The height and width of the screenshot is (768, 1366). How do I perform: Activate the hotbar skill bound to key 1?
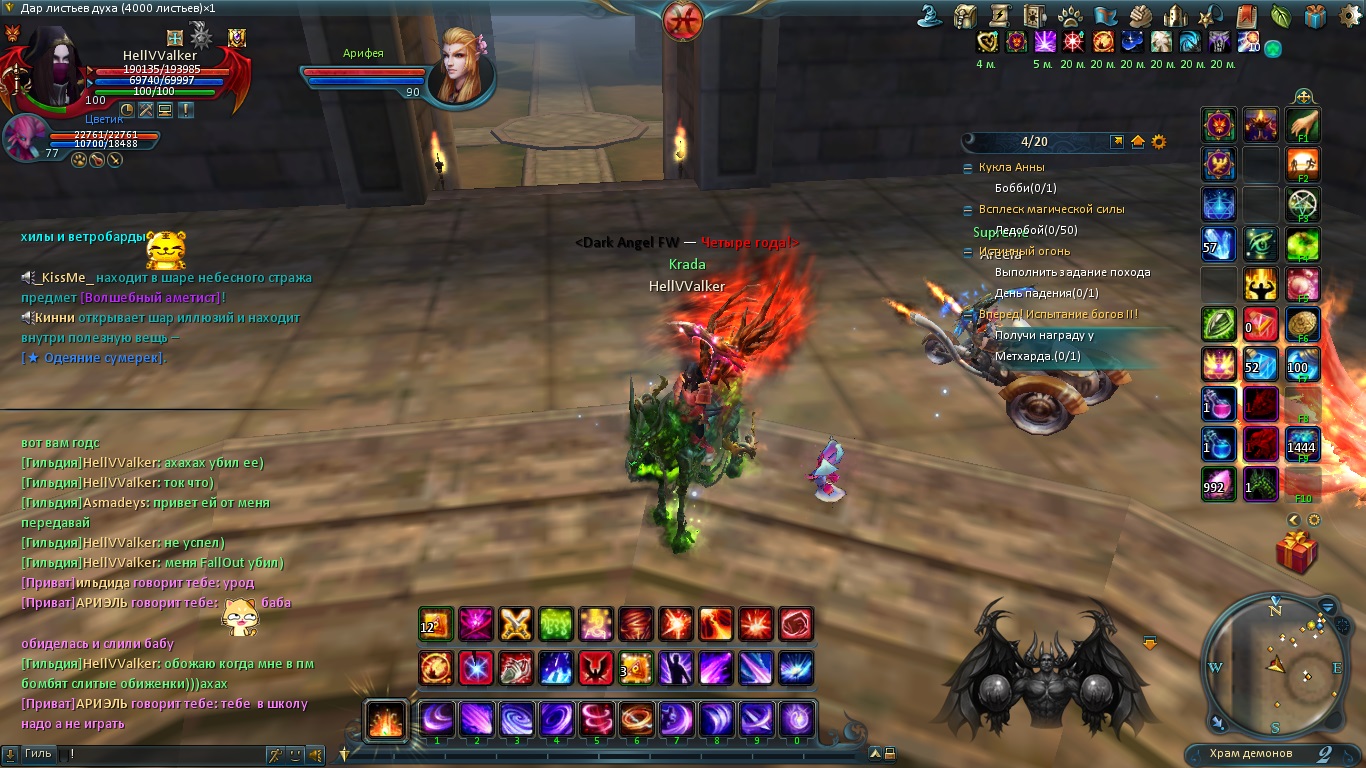click(x=437, y=718)
